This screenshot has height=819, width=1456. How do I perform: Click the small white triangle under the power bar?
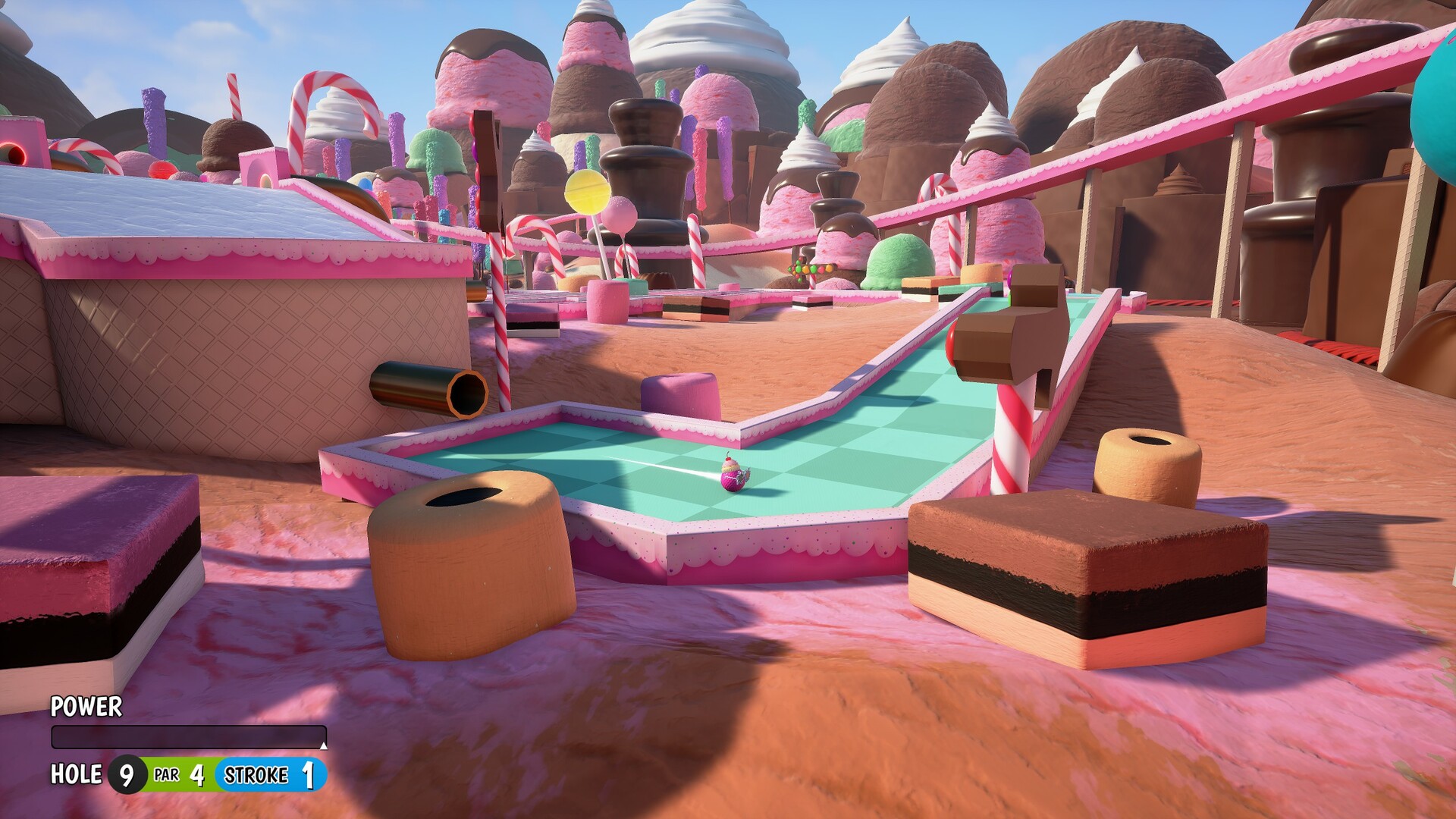(x=325, y=745)
